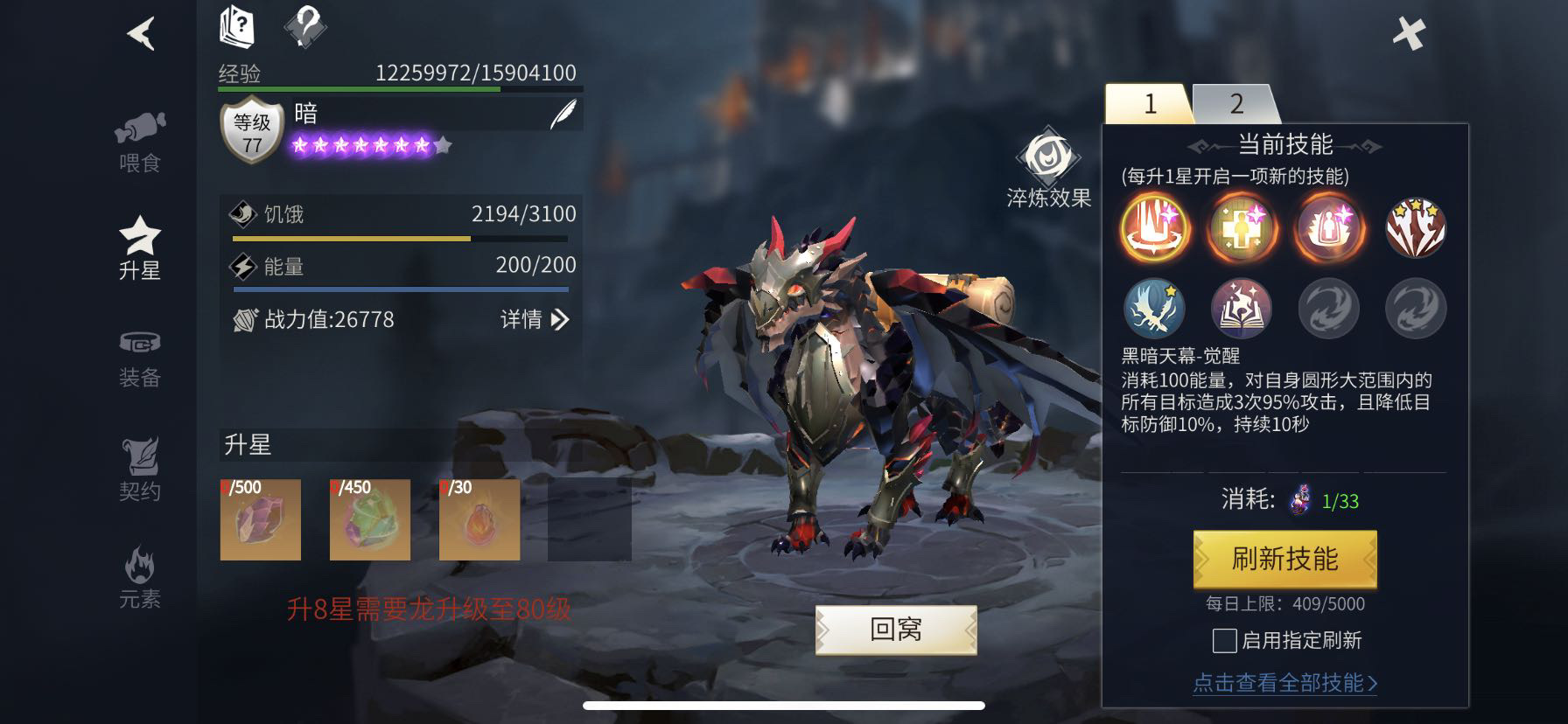The width and height of the screenshot is (1568, 724).
Task: Show 详情 combat power details
Action: click(x=534, y=320)
